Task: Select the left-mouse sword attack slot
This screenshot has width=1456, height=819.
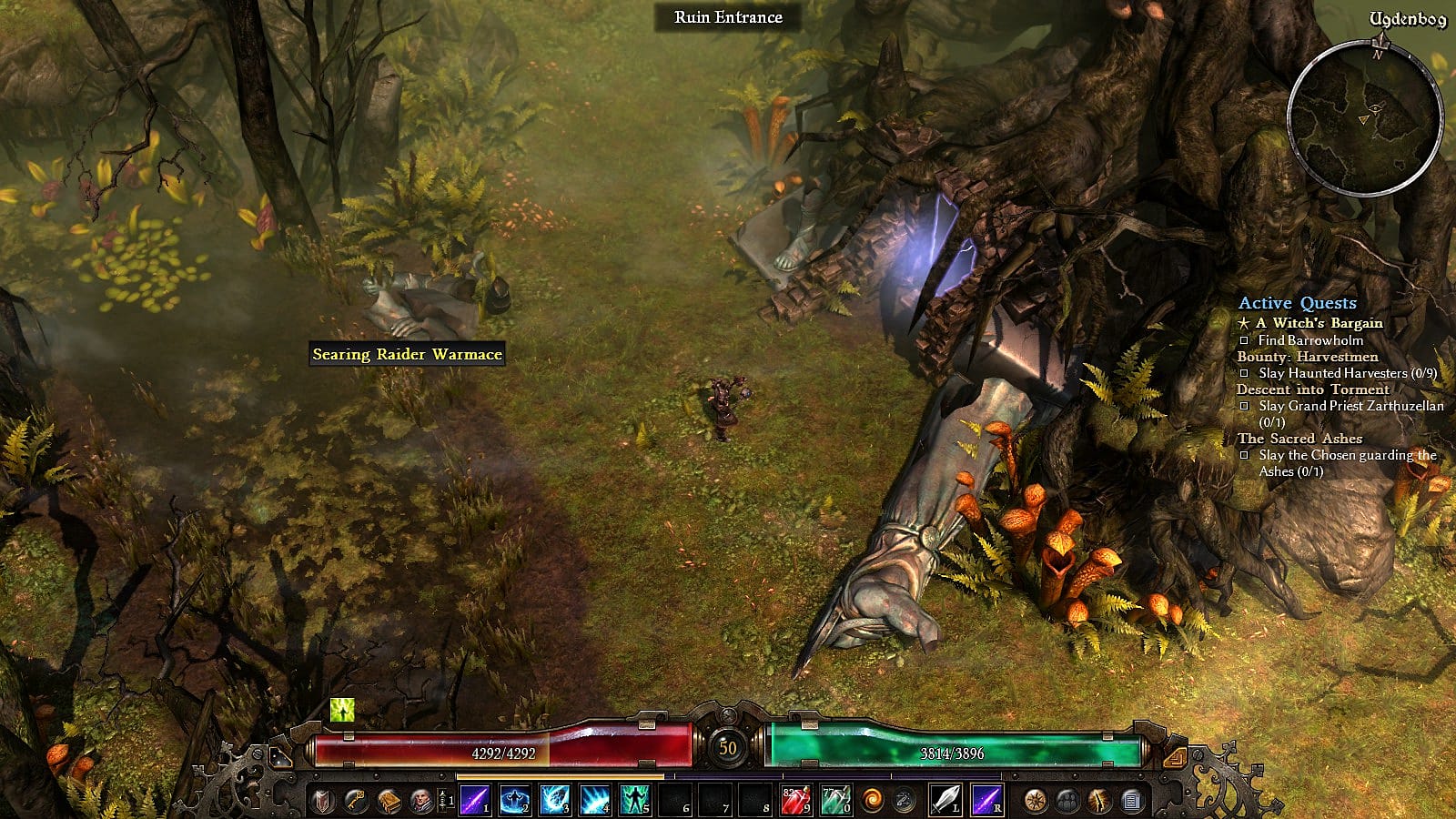Action: 945,801
